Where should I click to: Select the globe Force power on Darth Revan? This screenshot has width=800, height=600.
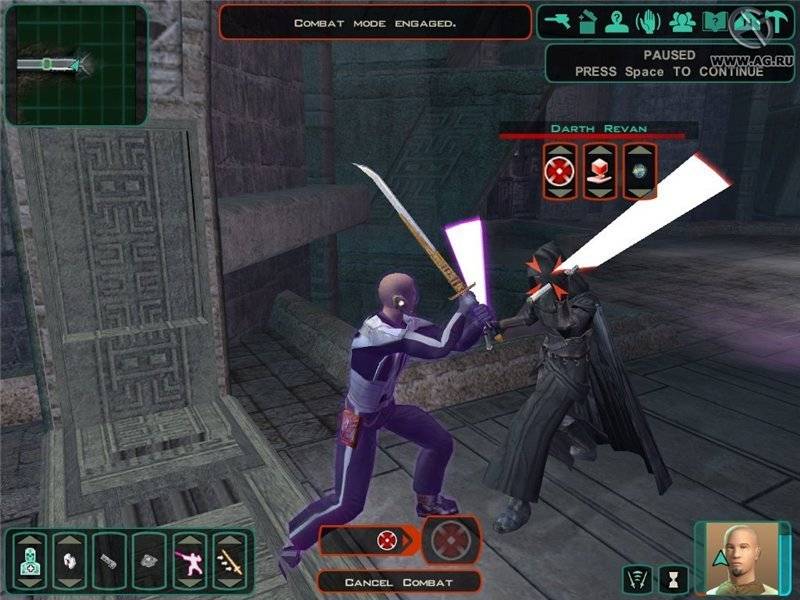coord(640,172)
